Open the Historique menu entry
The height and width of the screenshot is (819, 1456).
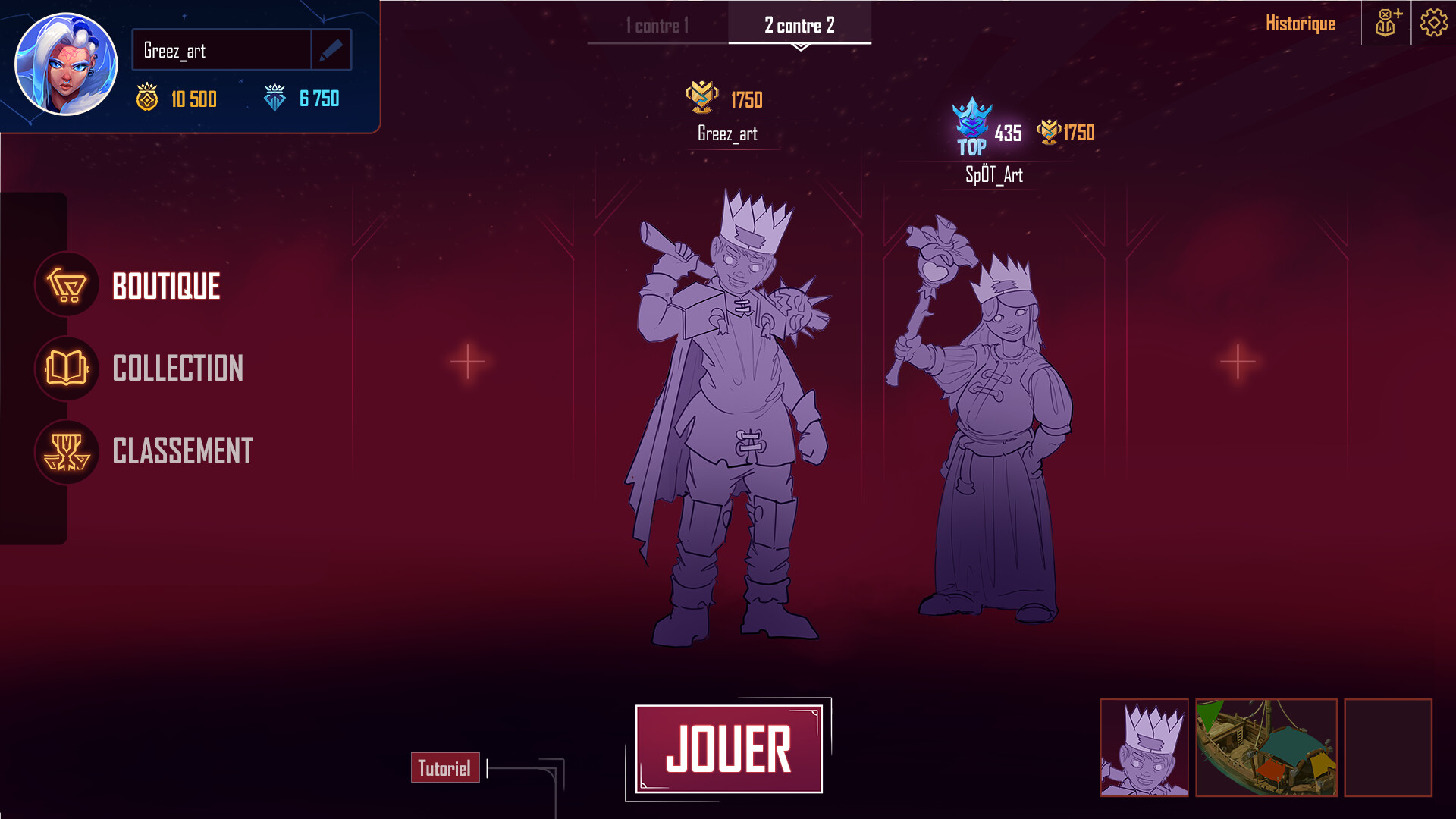click(1301, 23)
